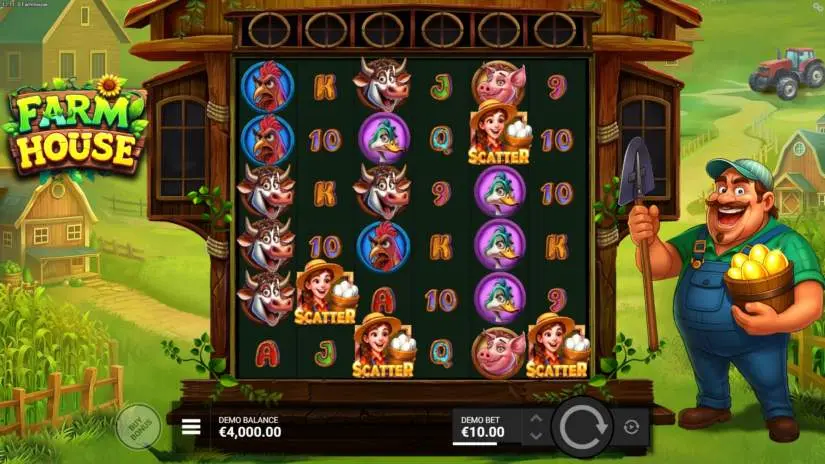Open the Buy Bonus feature
This screenshot has height=464, width=825.
click(138, 426)
